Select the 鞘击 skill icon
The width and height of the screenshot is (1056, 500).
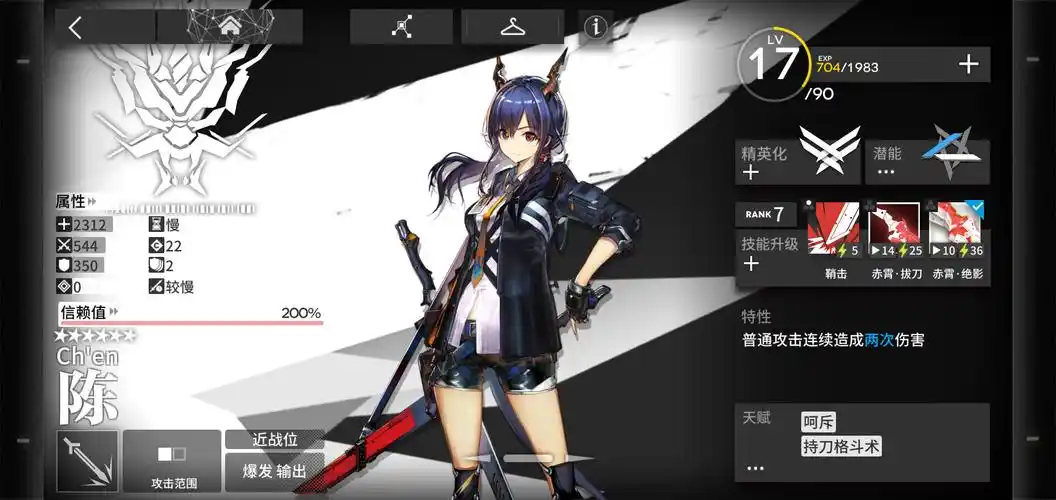pyautogui.click(x=834, y=229)
